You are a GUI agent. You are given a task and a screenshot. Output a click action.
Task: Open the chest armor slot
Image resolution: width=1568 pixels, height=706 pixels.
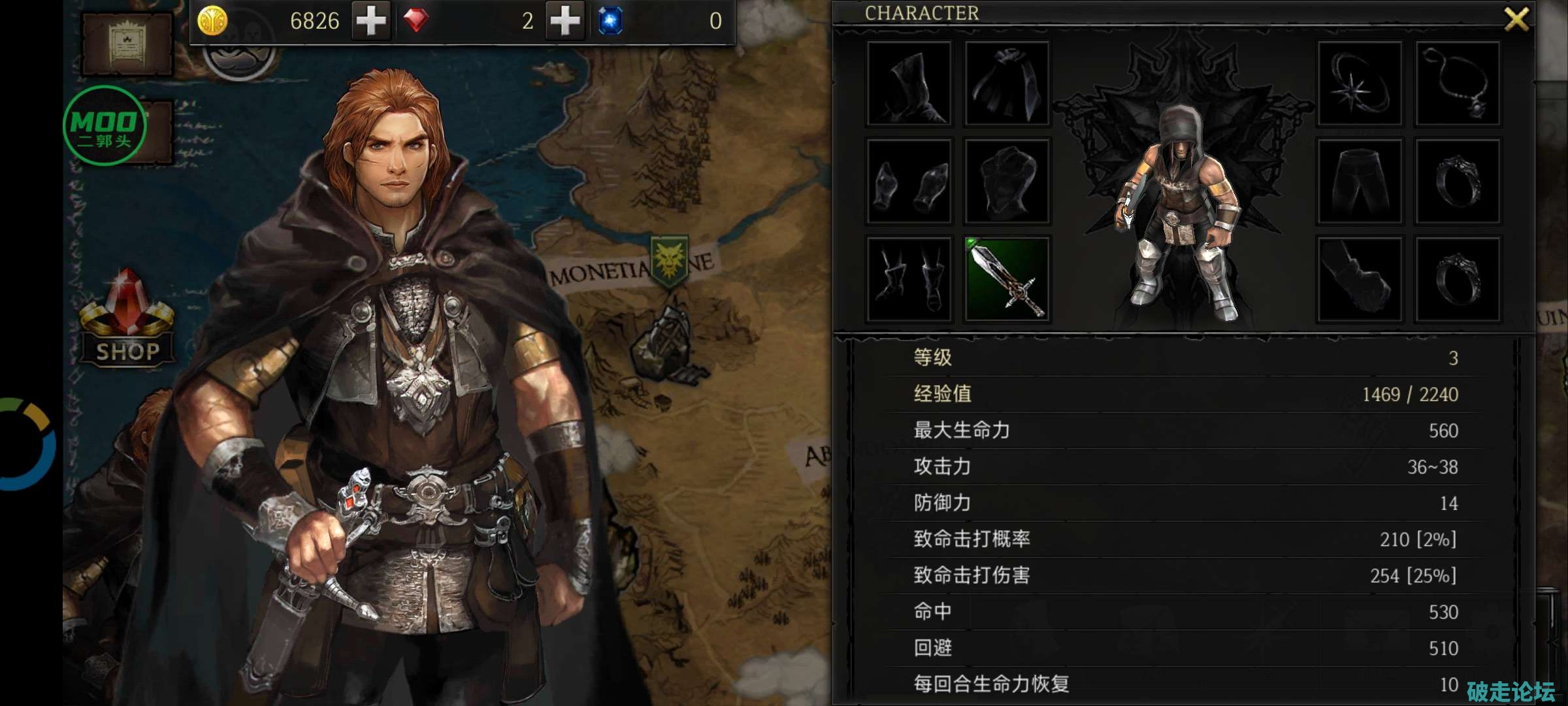click(1007, 182)
